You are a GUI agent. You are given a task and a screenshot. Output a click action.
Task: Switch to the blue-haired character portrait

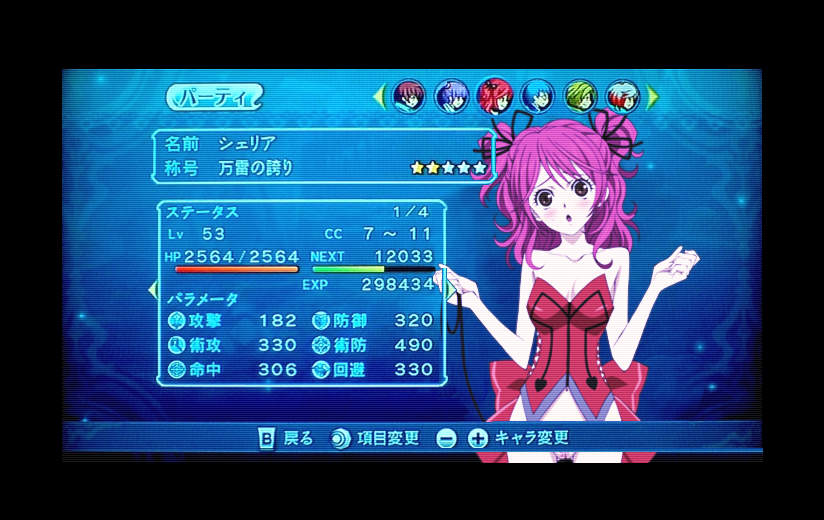537,96
